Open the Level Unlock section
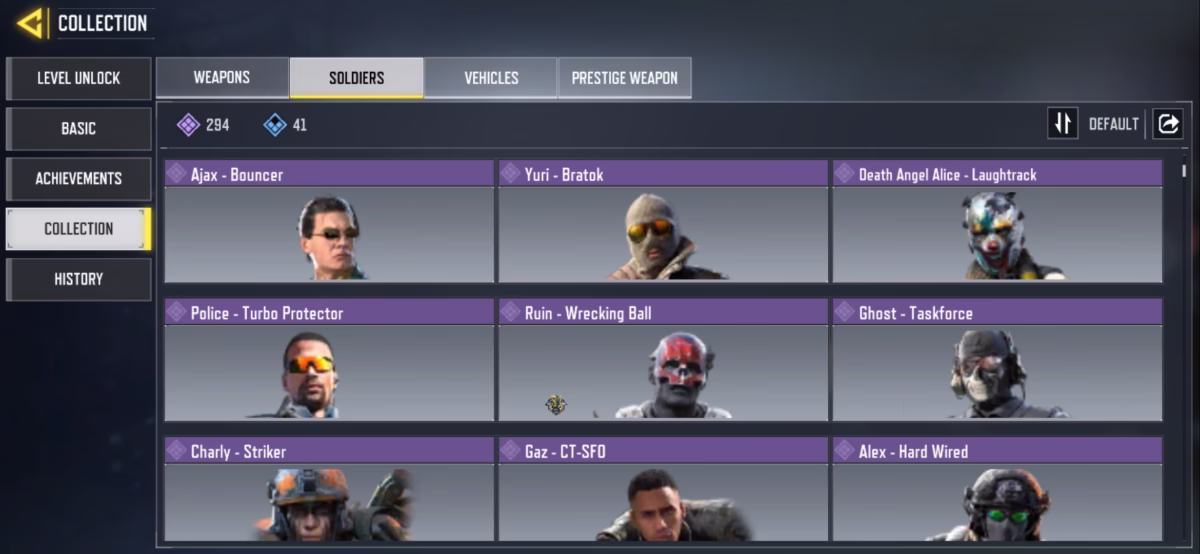 point(79,78)
